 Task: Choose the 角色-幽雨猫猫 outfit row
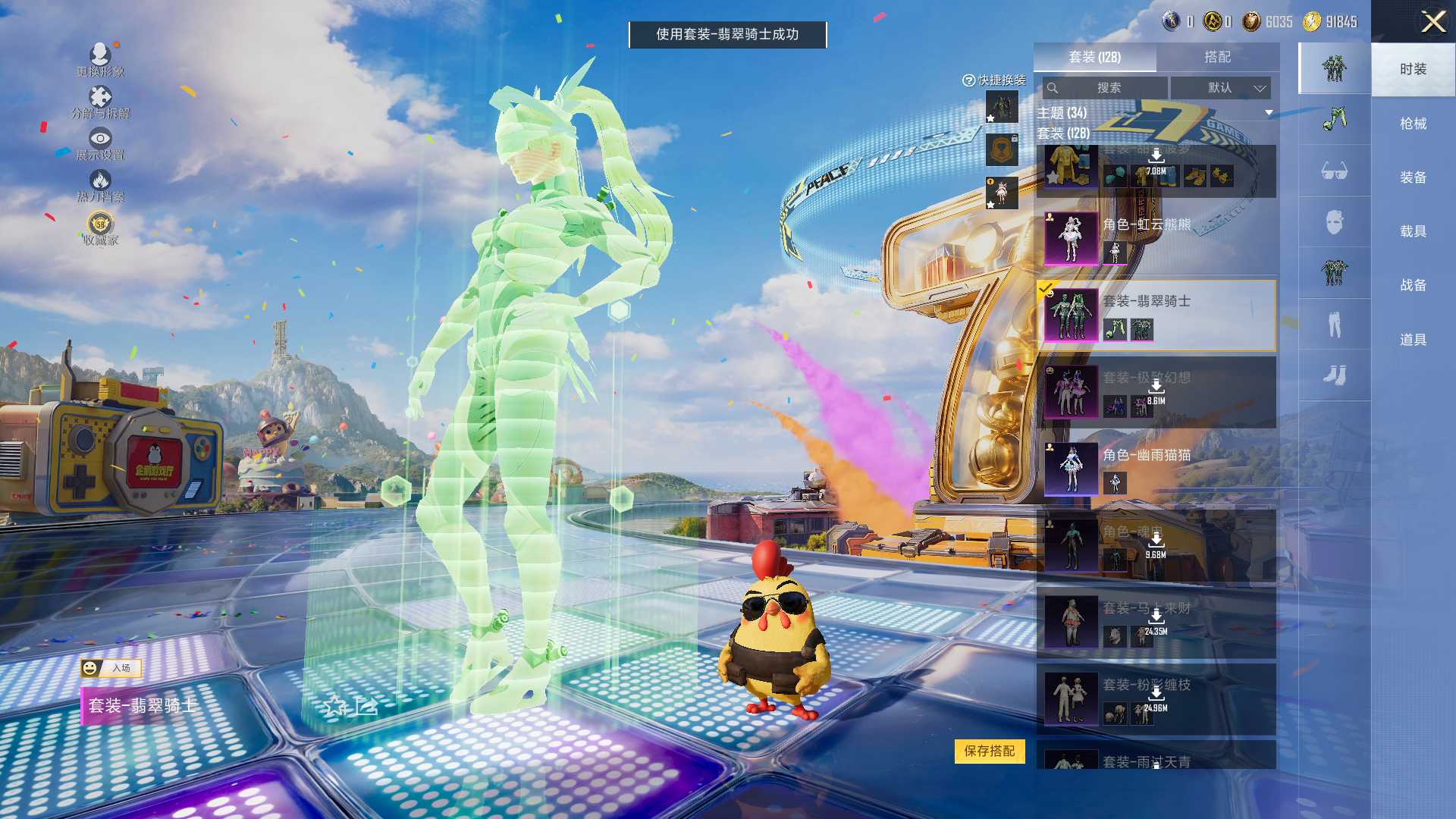click(x=1156, y=469)
